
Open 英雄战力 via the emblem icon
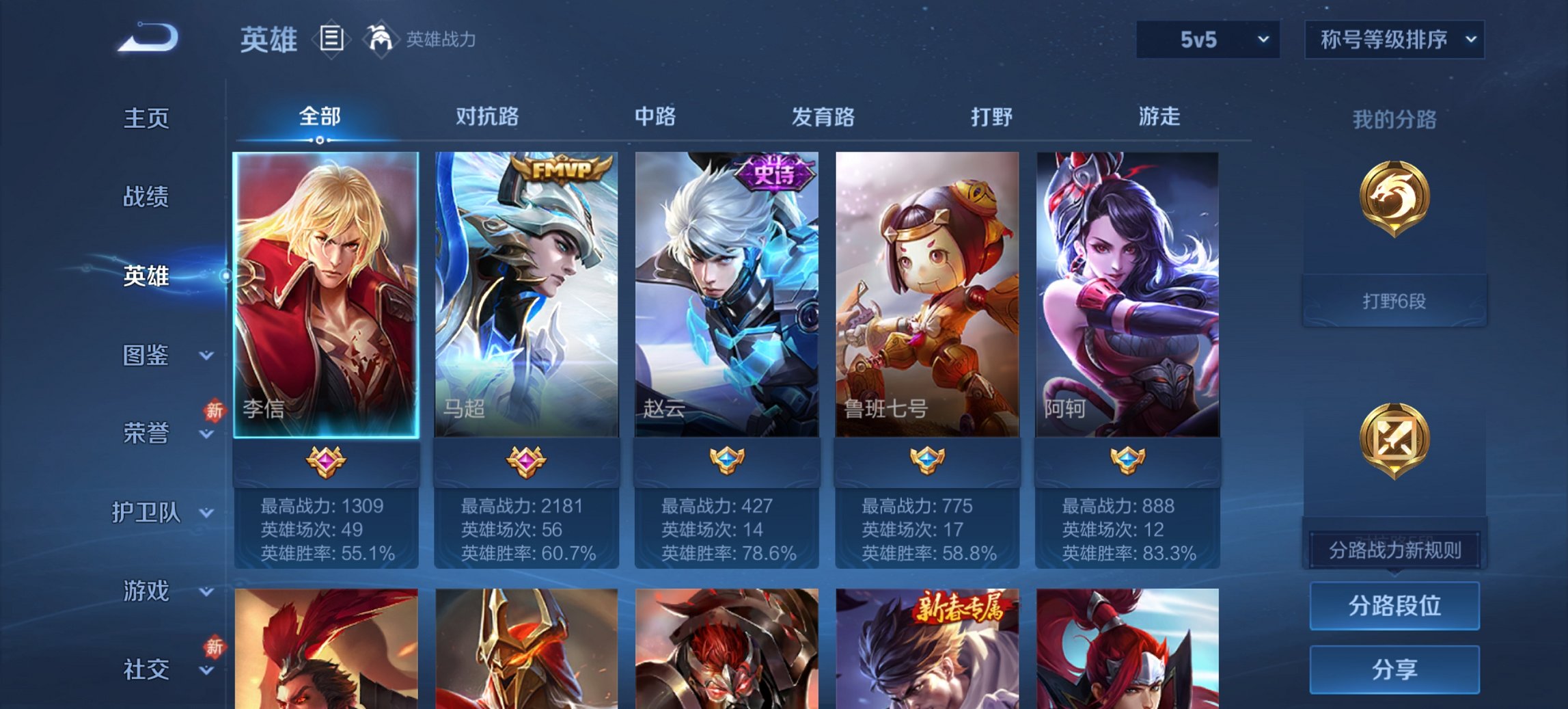pos(381,40)
